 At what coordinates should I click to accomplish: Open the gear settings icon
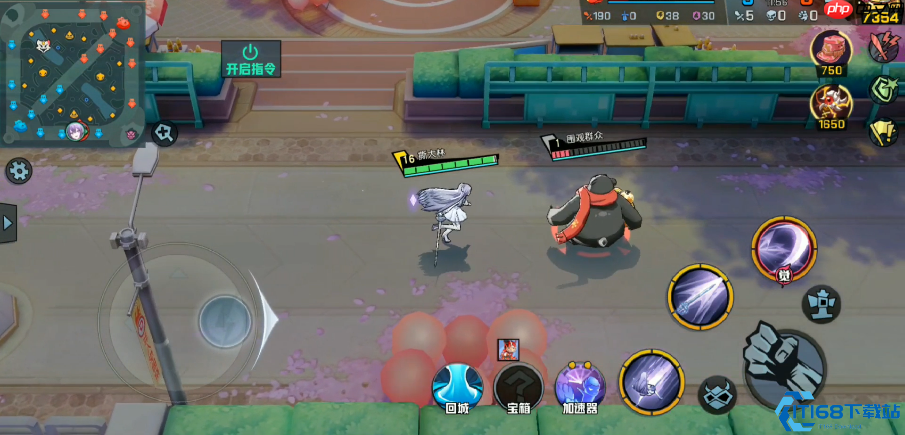(18, 170)
